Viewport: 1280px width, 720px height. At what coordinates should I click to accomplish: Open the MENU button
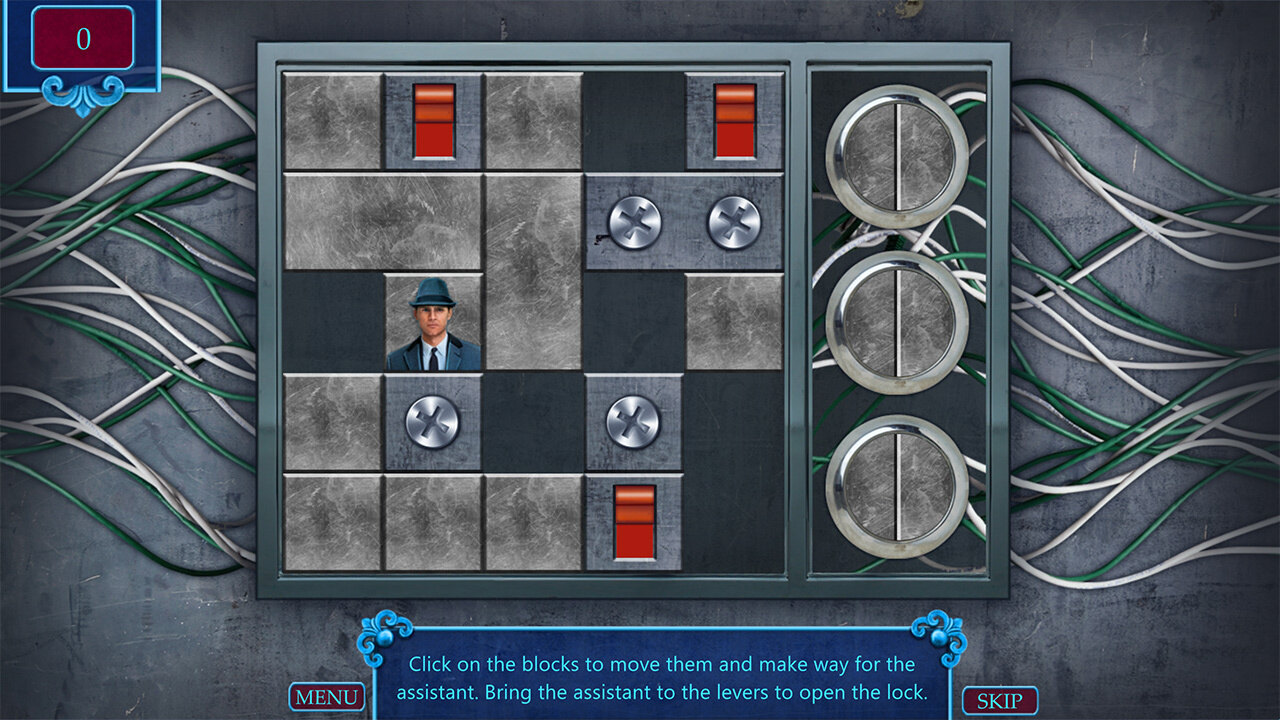pos(326,697)
